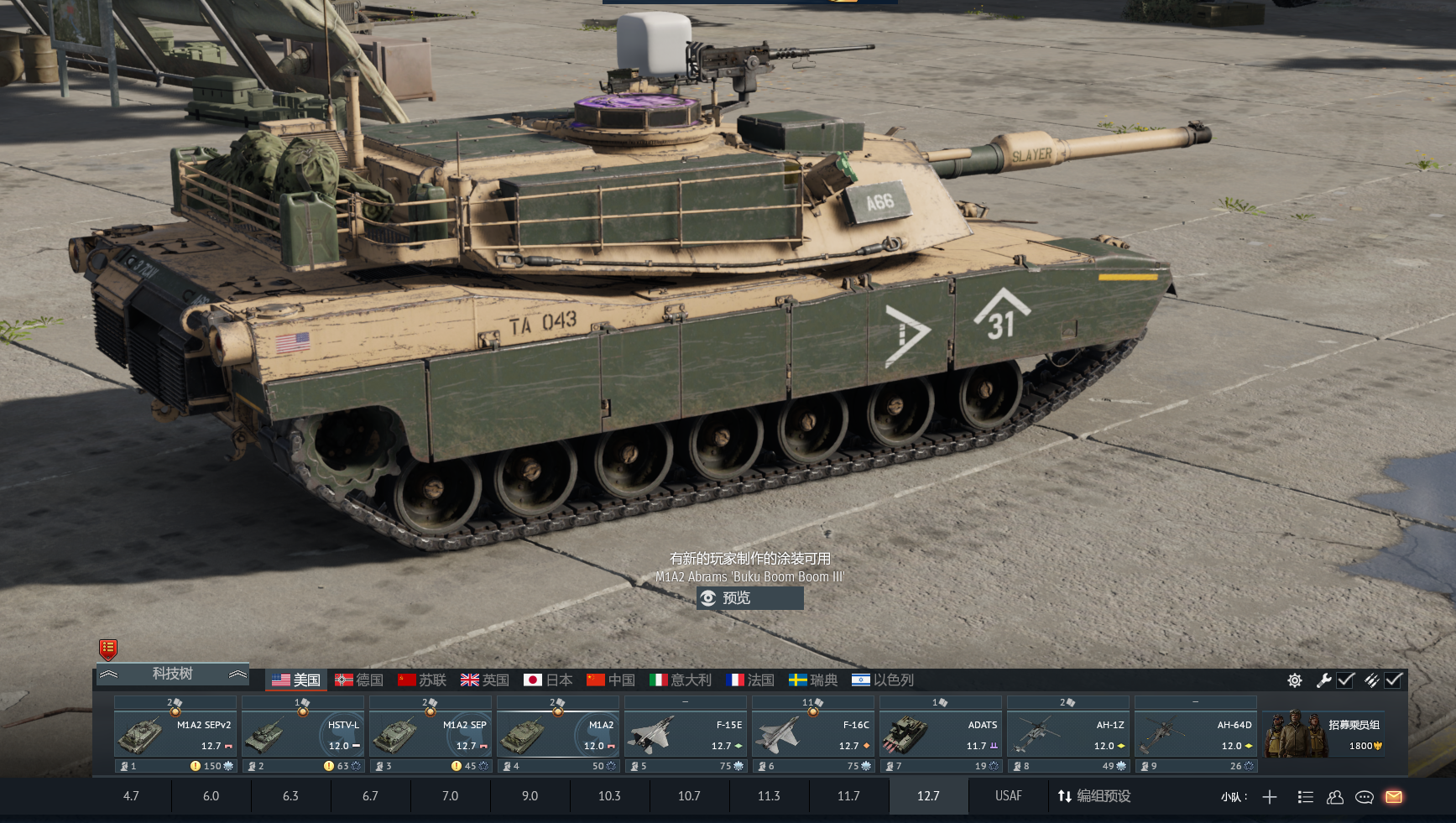Select the Japan (日本) nation tab
This screenshot has height=823, width=1456.
pos(548,680)
